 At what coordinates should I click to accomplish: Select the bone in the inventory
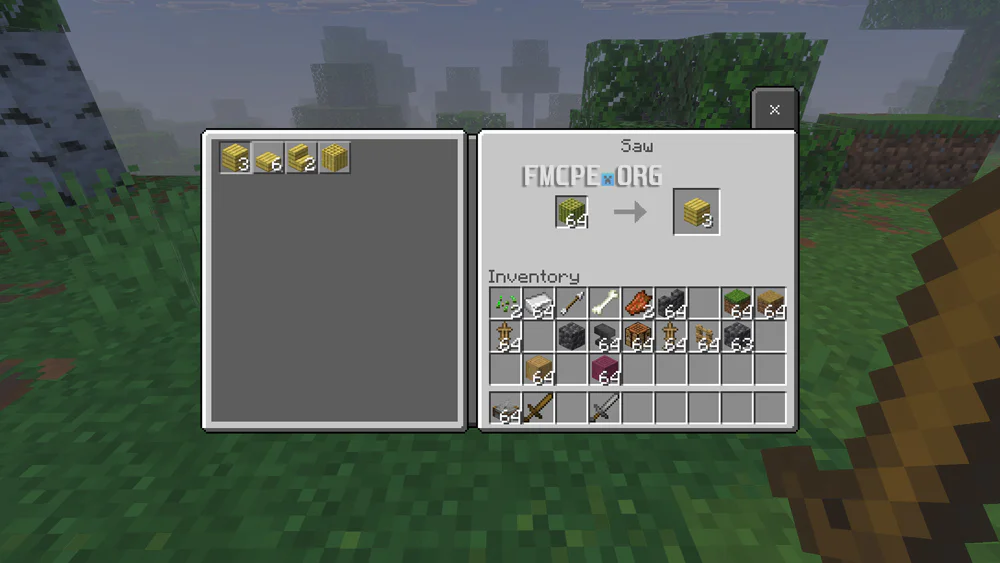point(604,304)
